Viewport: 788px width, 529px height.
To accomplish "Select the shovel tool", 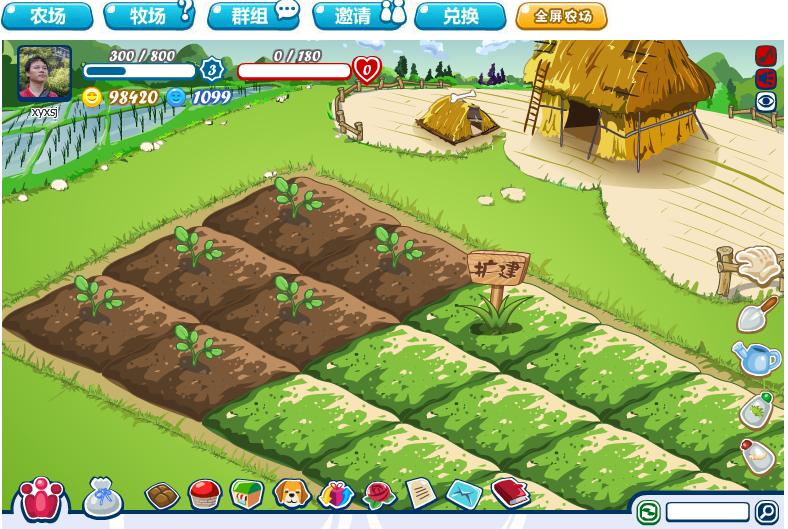I will pyautogui.click(x=756, y=314).
